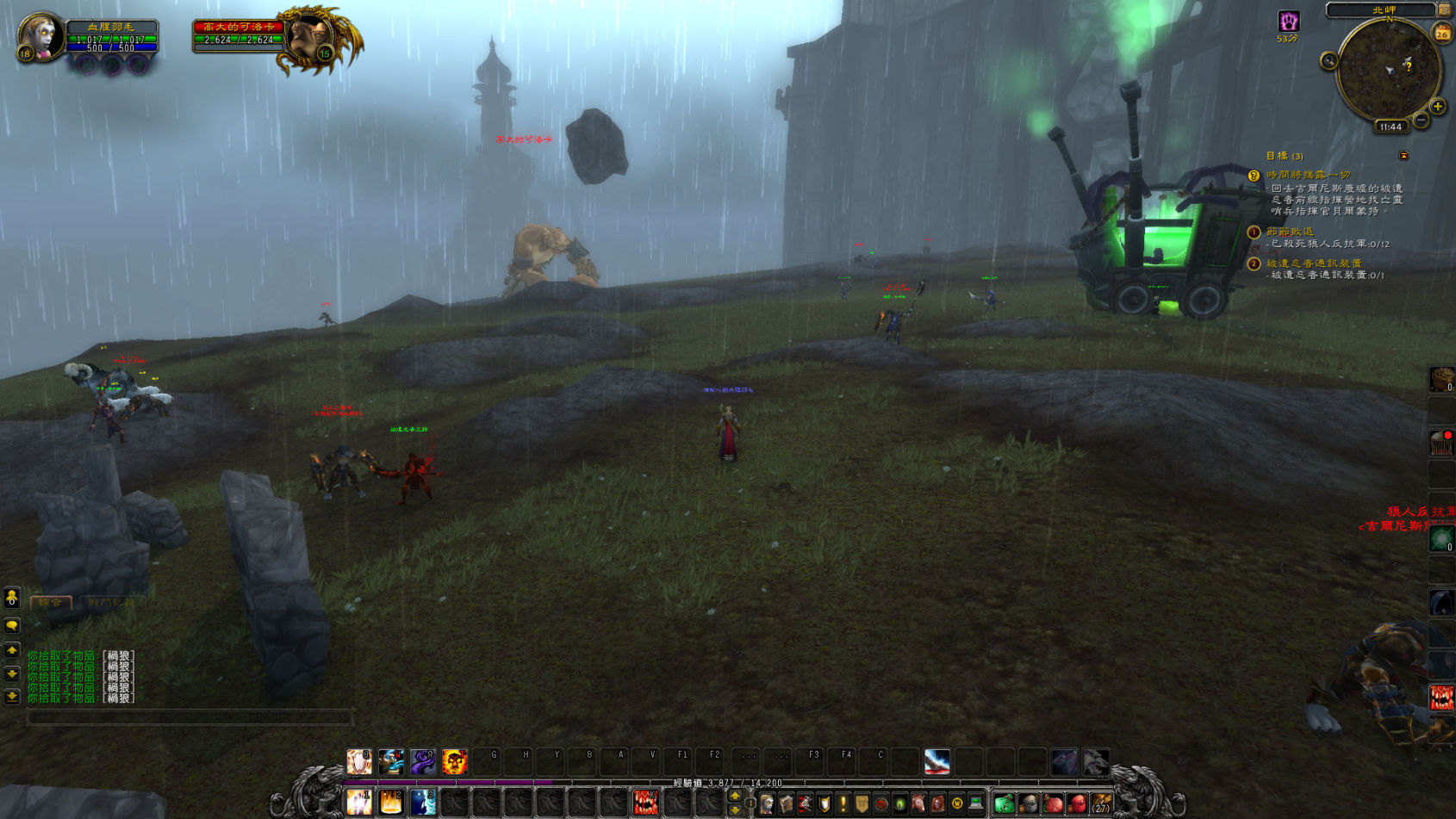Screen dimensions: 1456x819
Task: Collapse the objectives tracker
Action: pos(1403,156)
